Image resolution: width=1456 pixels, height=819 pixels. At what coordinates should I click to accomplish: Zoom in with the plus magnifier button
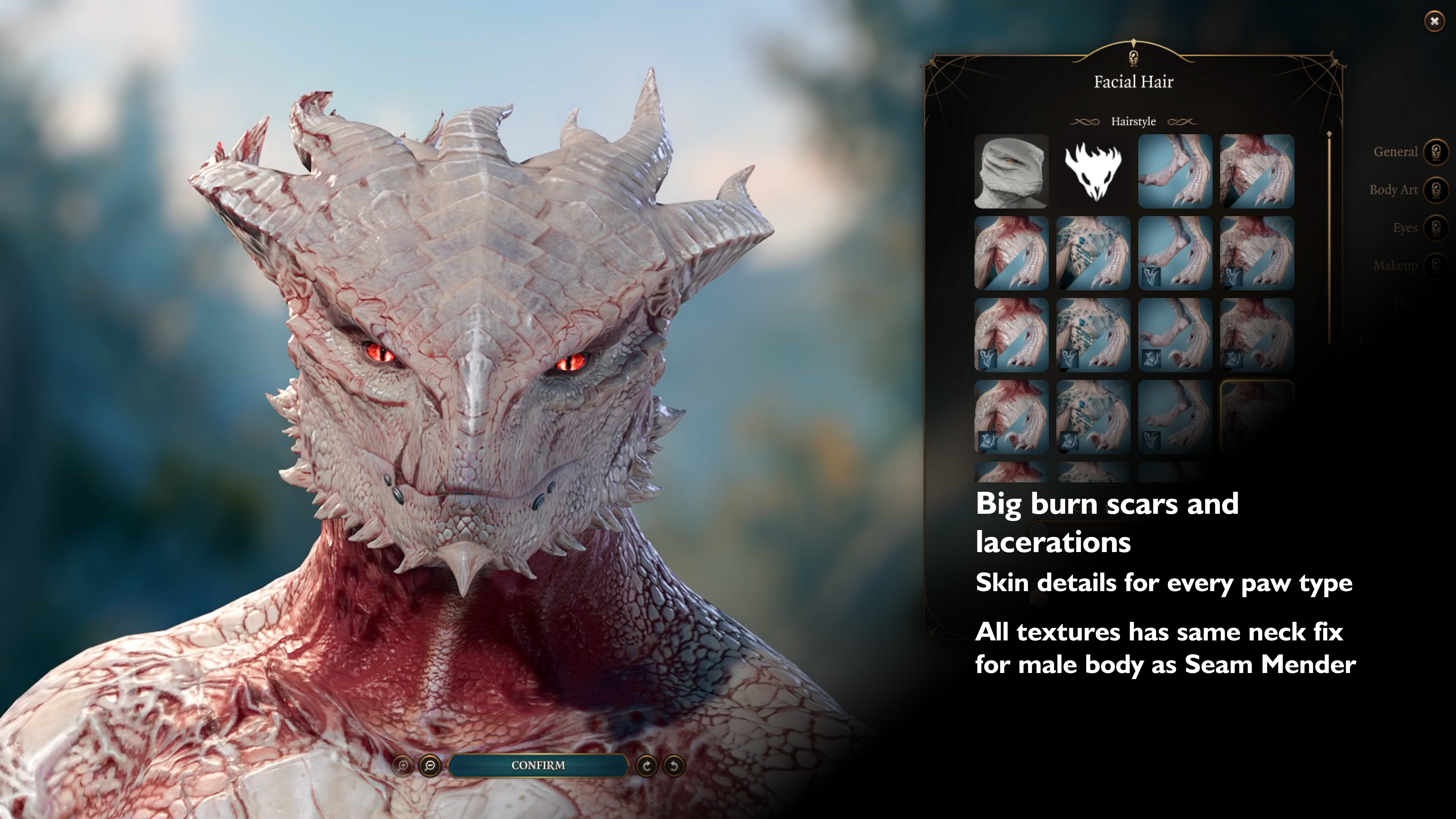pos(403,766)
